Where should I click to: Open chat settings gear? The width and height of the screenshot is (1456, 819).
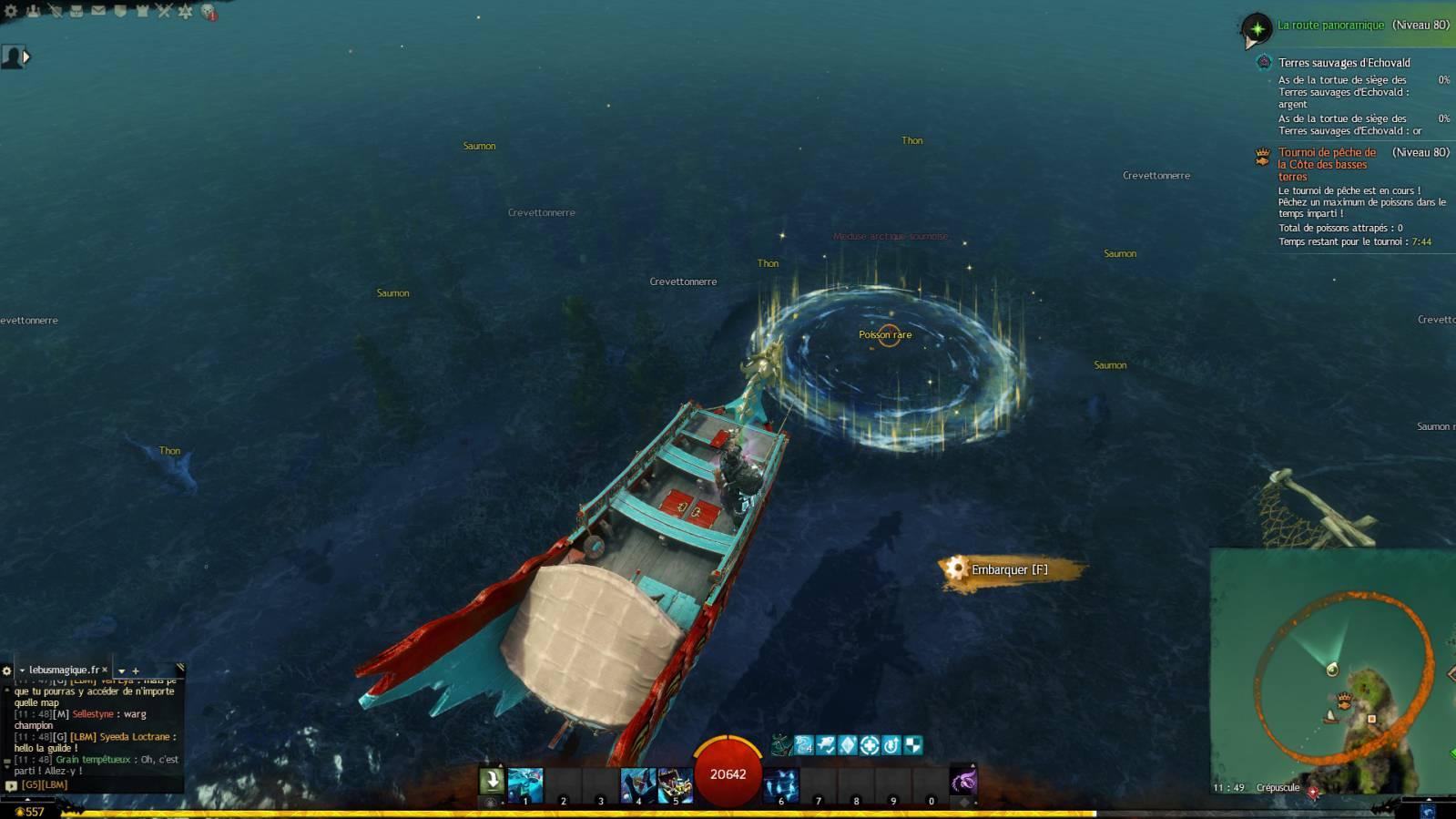tap(7, 671)
